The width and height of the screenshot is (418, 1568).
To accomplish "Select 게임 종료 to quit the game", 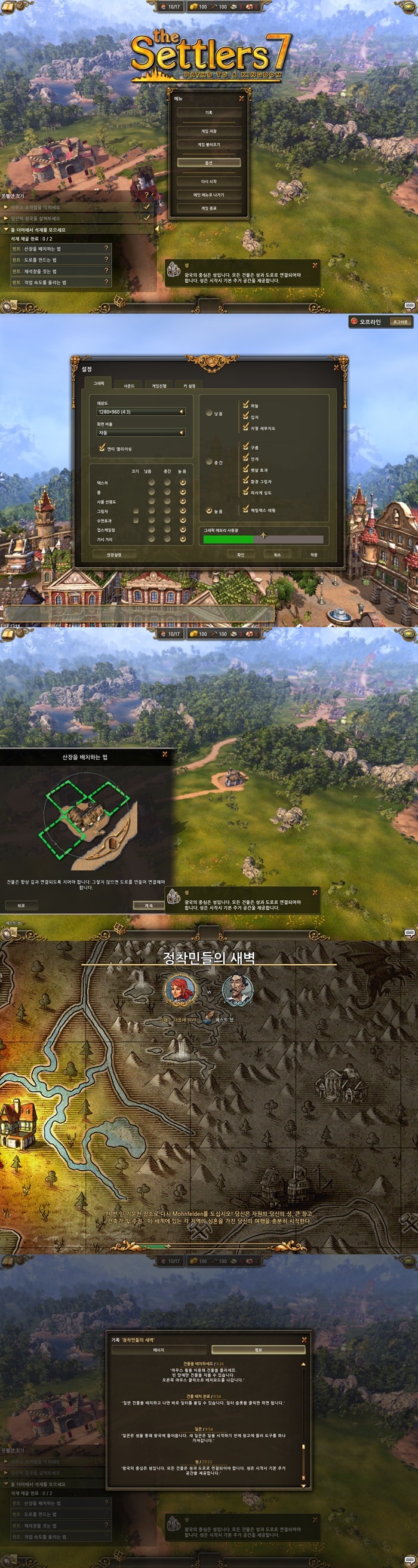I will click(x=208, y=208).
